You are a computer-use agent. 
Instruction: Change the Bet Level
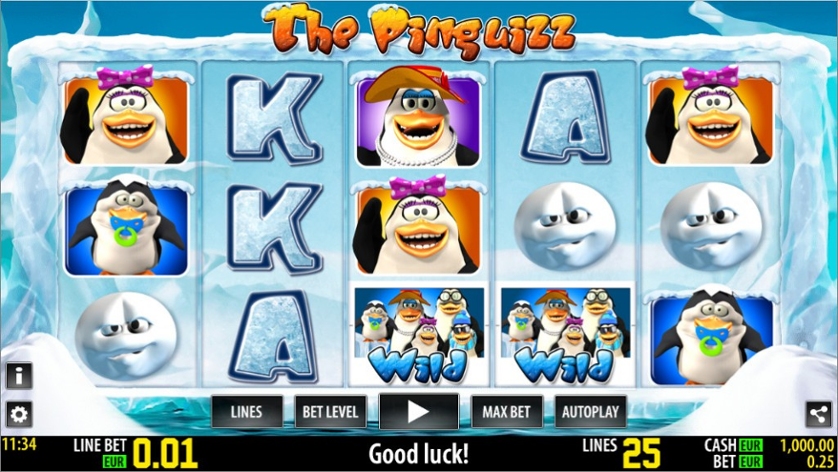[332, 411]
